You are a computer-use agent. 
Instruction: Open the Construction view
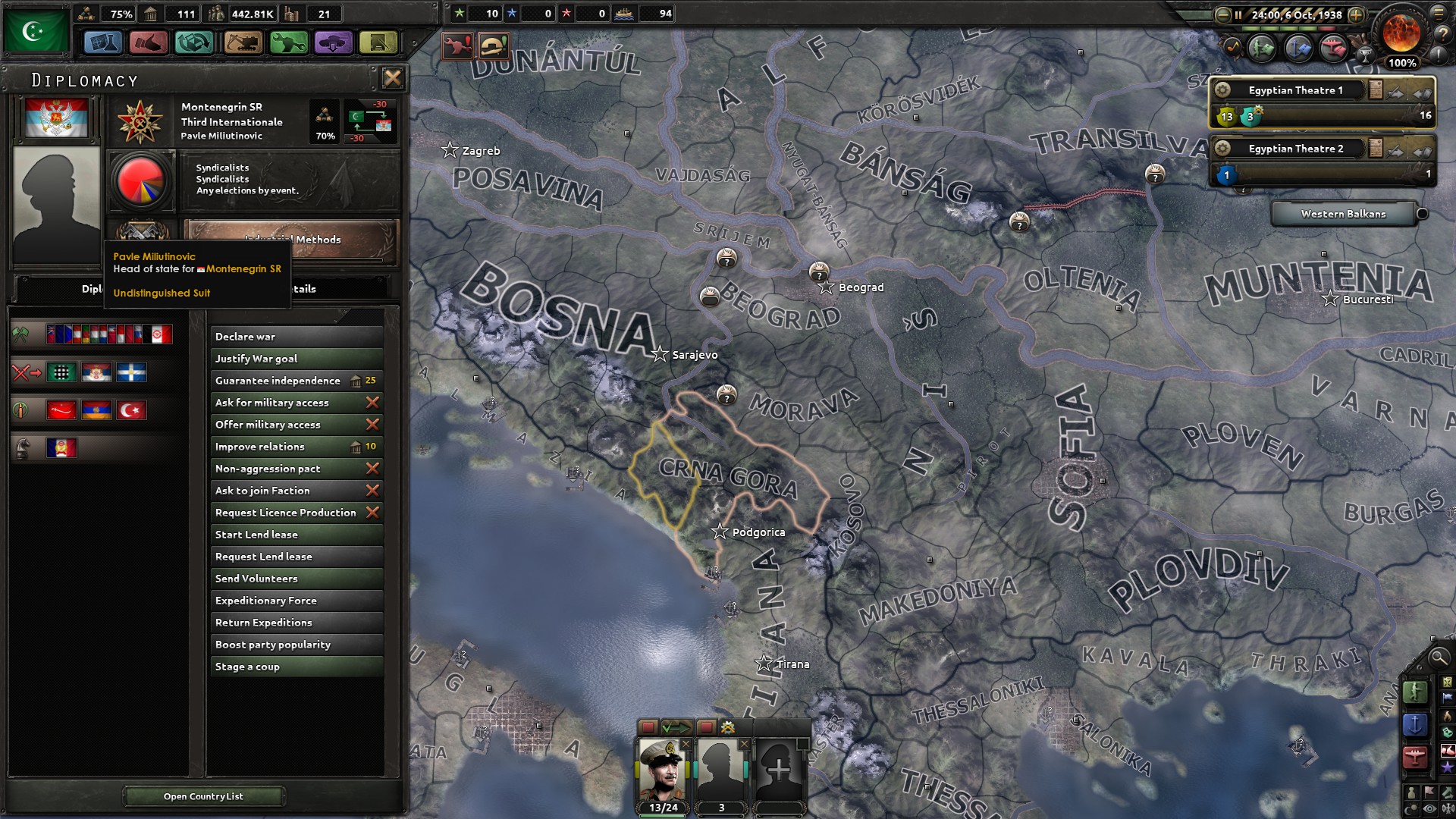point(242,43)
